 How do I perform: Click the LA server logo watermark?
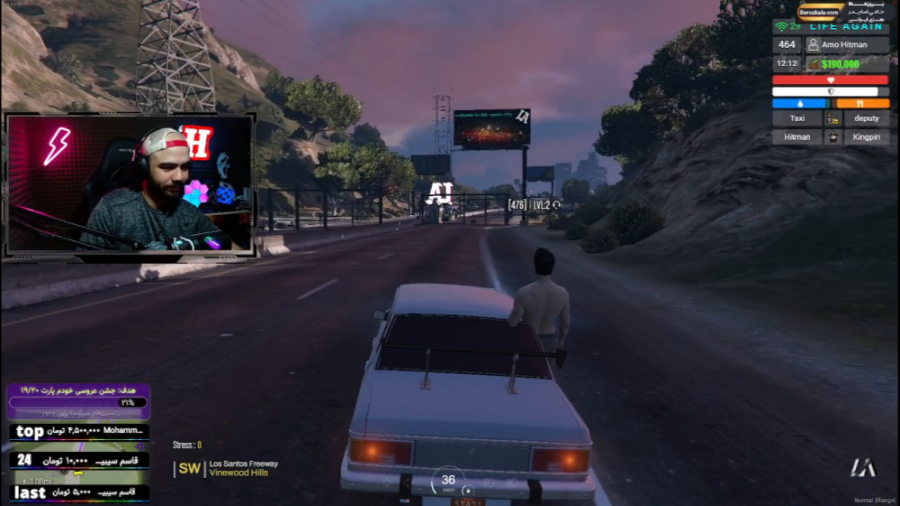[x=862, y=467]
